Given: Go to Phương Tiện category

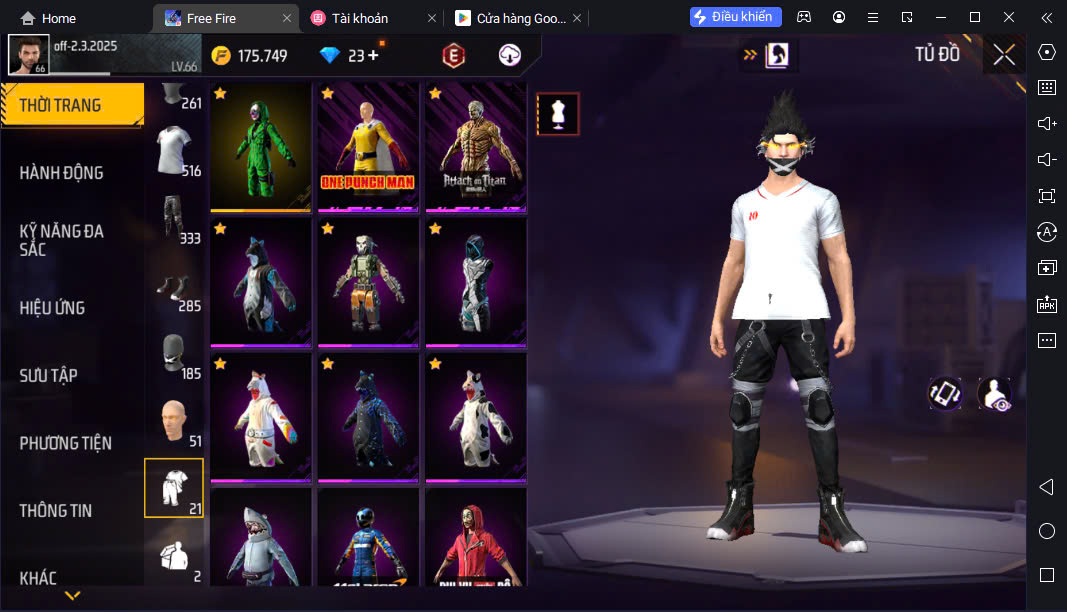Looking at the screenshot, I should (66, 443).
